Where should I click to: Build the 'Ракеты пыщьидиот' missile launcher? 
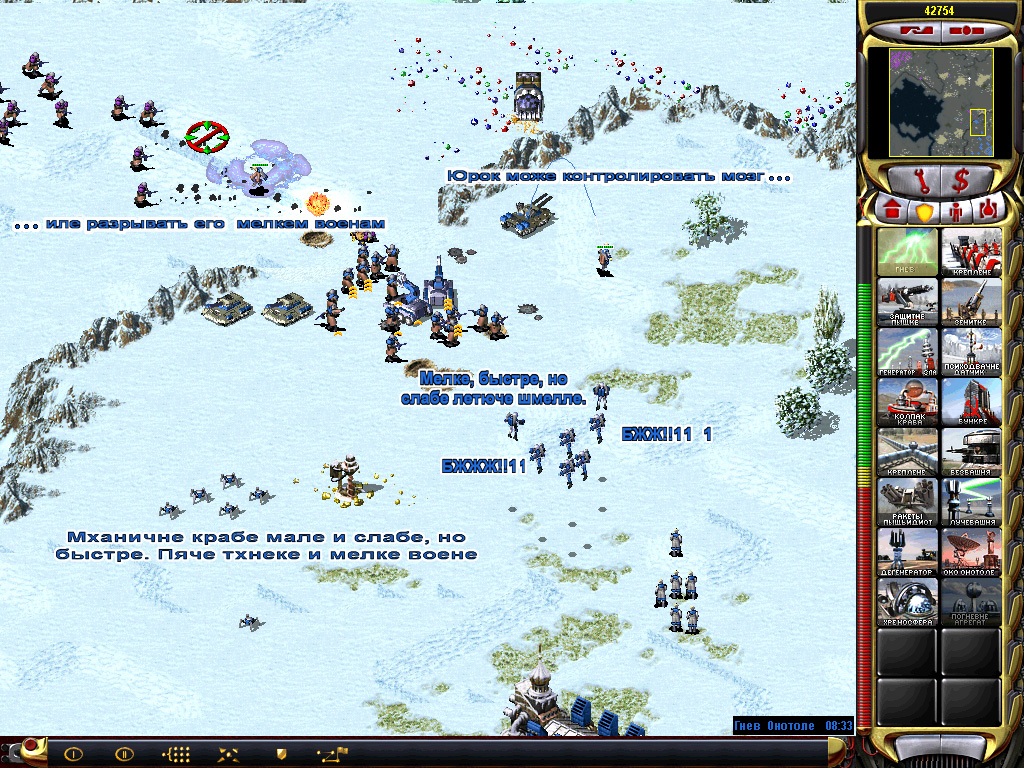tap(908, 502)
